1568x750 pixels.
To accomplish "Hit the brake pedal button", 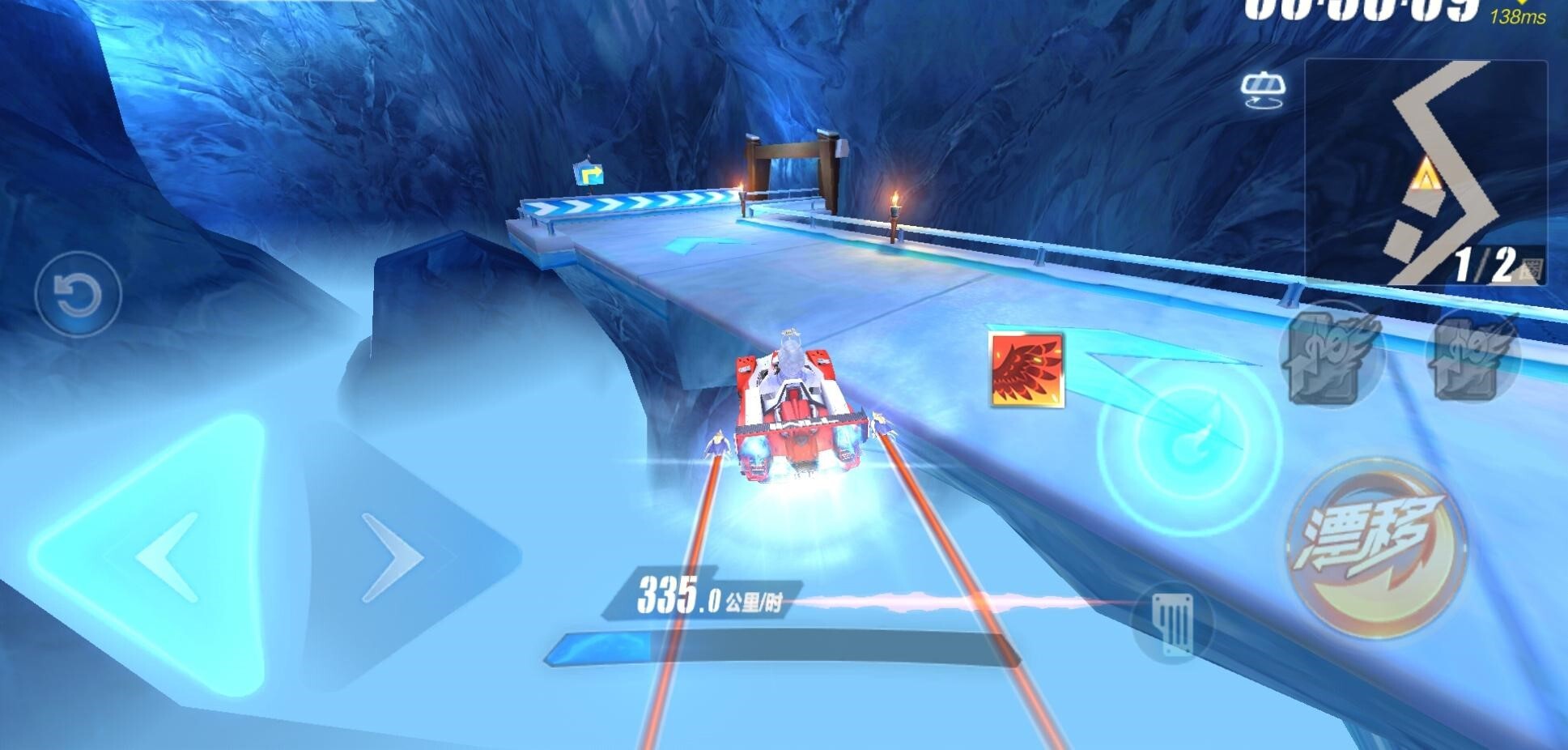I will pyautogui.click(x=1173, y=624).
